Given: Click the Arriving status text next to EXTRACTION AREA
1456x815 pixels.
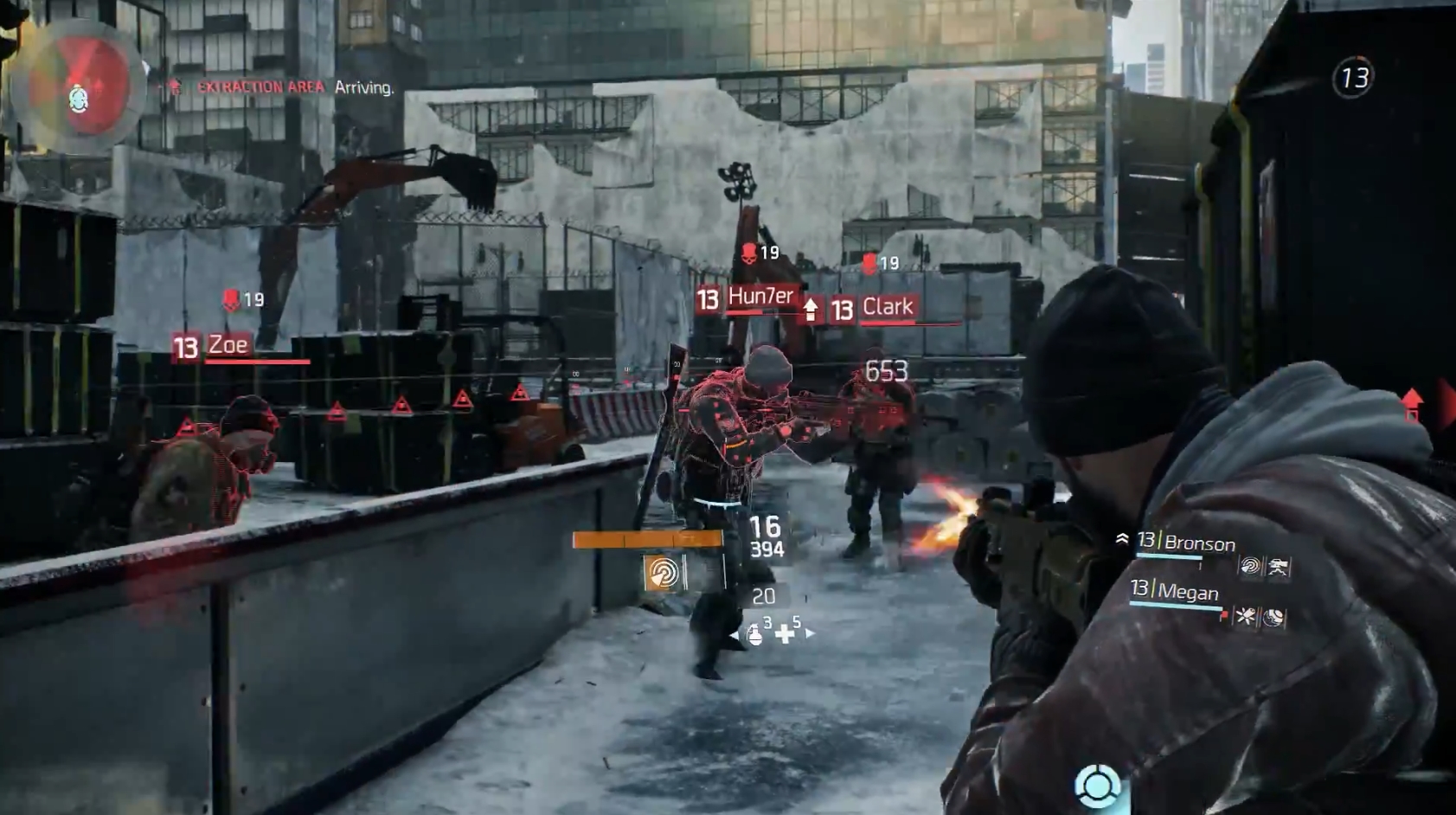Looking at the screenshot, I should (x=366, y=87).
